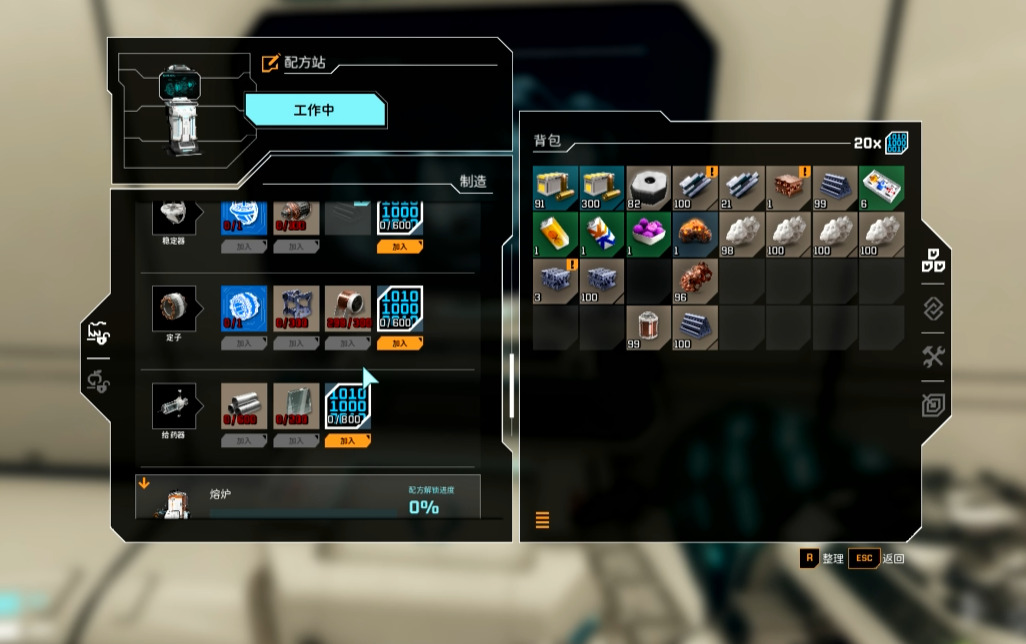Click orange 加入 button in 给药器 recipe row
The height and width of the screenshot is (644, 1026).
pyautogui.click(x=347, y=440)
